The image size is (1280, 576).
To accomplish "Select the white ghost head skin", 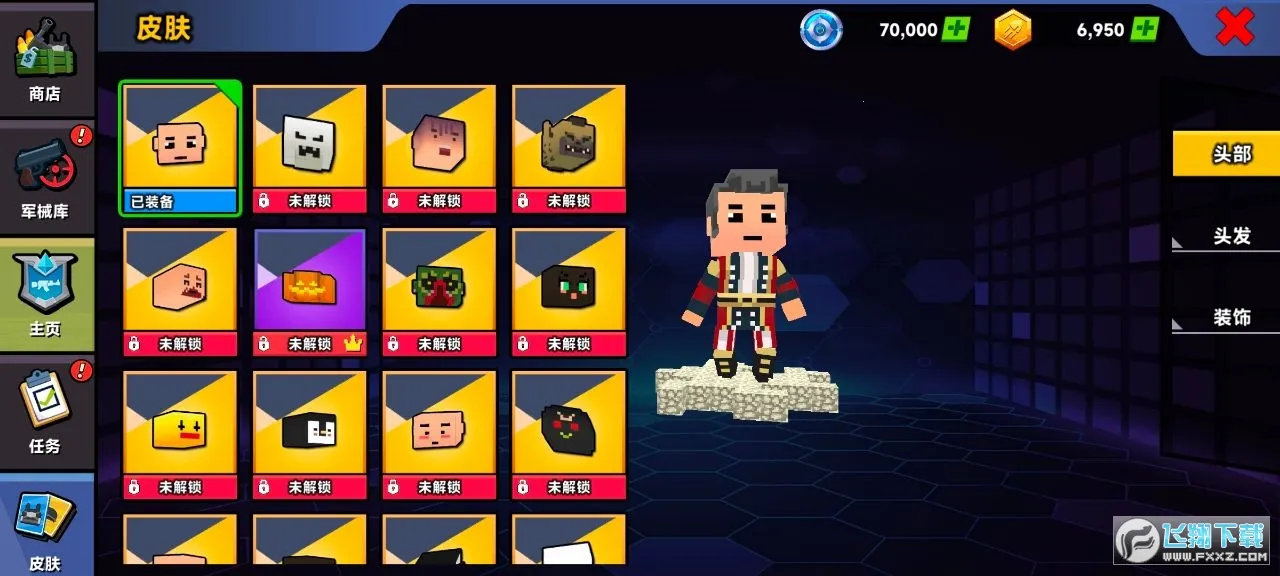I will tap(309, 149).
